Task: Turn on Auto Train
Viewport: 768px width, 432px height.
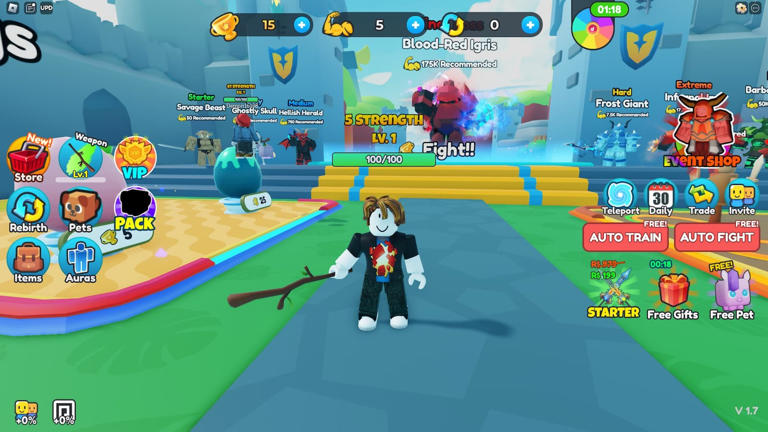Action: (625, 238)
